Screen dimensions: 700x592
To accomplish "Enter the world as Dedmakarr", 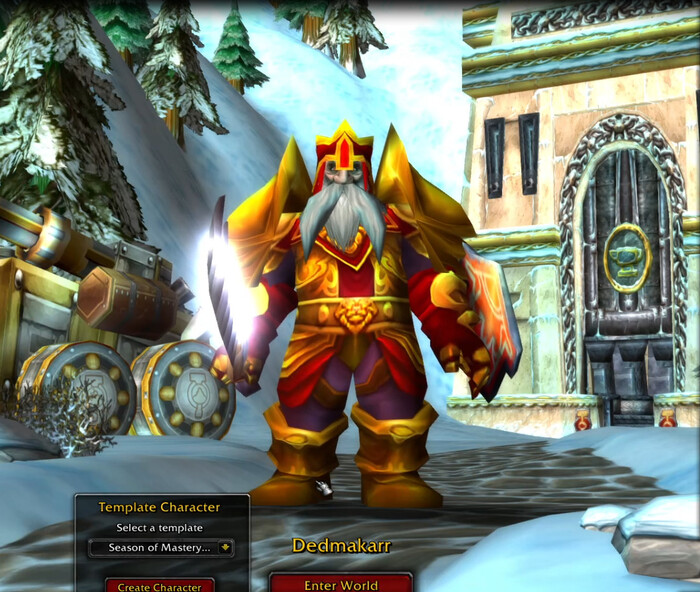I will pos(340,583).
